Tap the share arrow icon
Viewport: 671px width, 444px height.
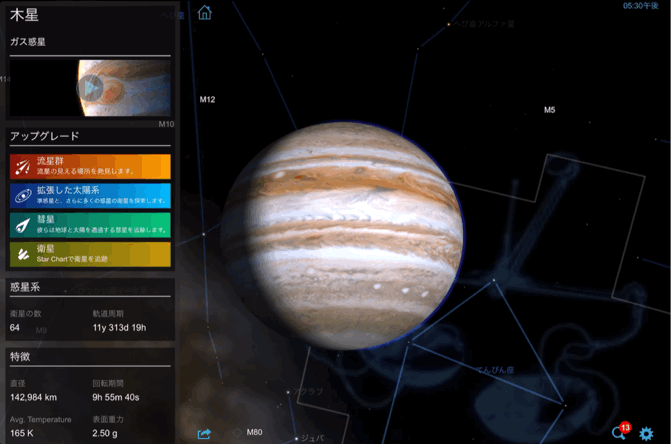click(205, 434)
